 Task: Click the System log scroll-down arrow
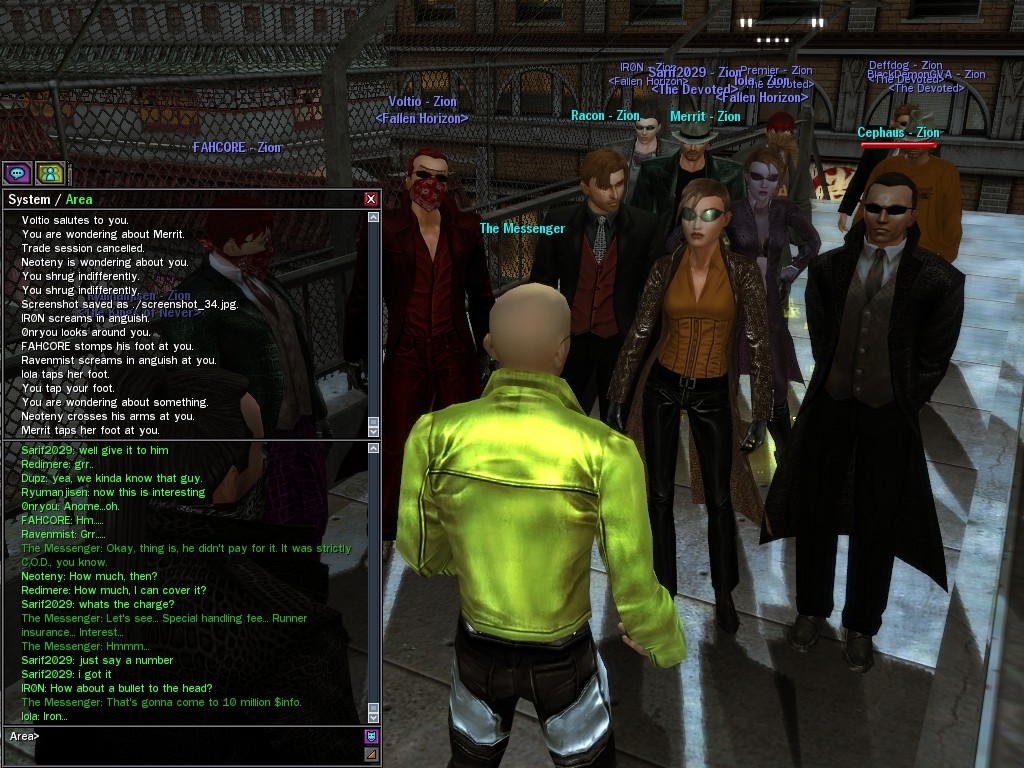pos(374,431)
